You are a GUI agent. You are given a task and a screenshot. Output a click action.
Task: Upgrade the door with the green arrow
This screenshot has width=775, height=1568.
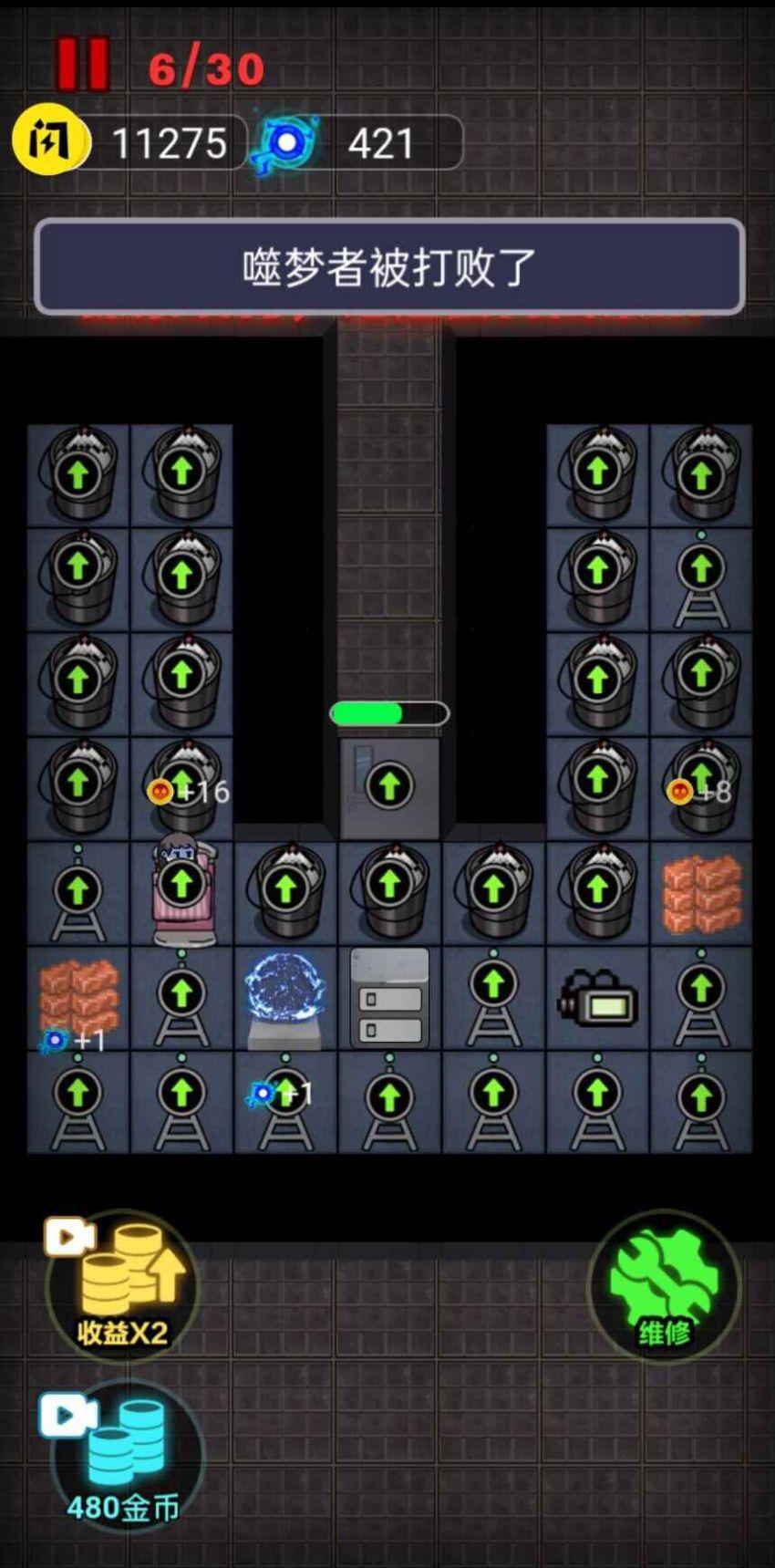pos(389,786)
